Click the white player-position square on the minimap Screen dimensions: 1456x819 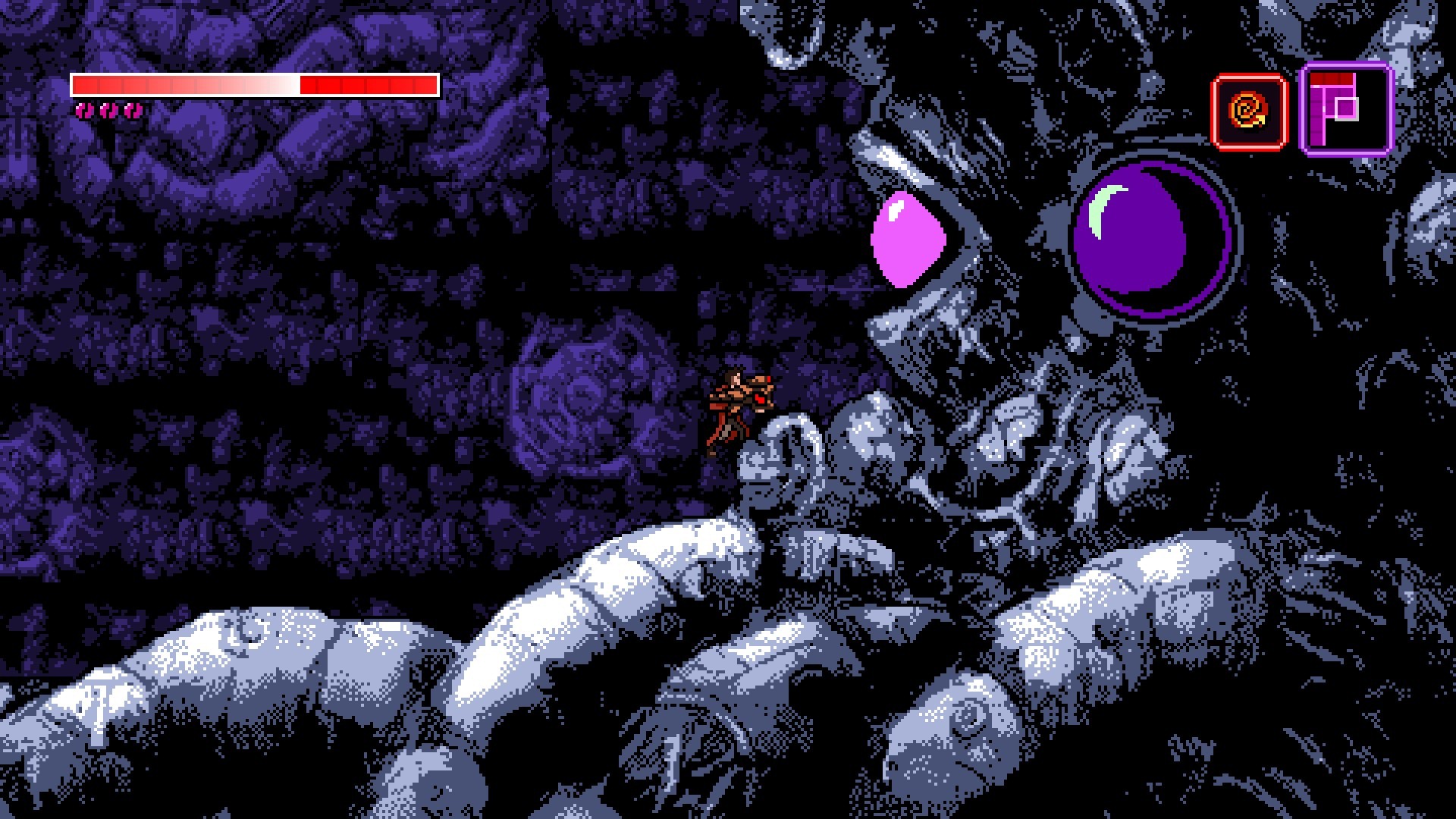(1347, 108)
